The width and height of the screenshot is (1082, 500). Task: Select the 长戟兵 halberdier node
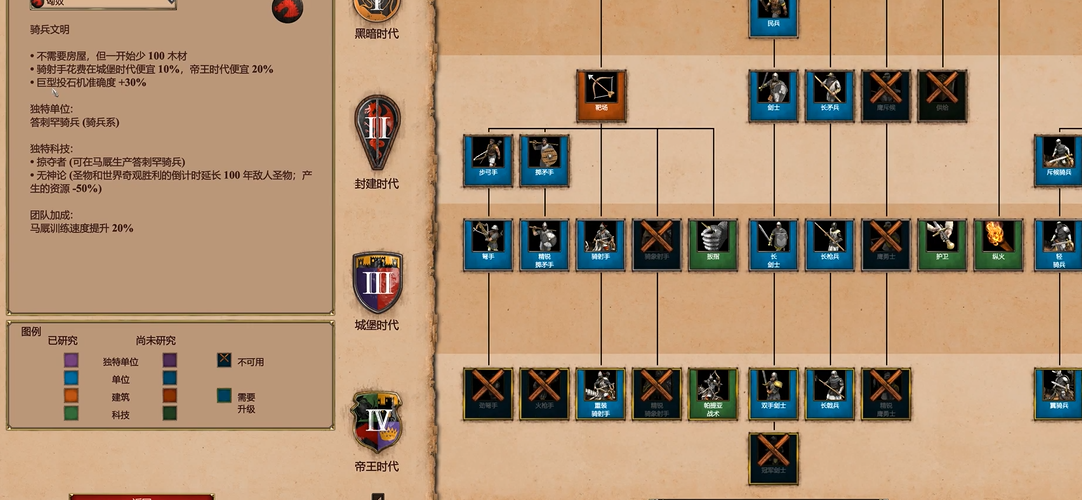tap(830, 393)
